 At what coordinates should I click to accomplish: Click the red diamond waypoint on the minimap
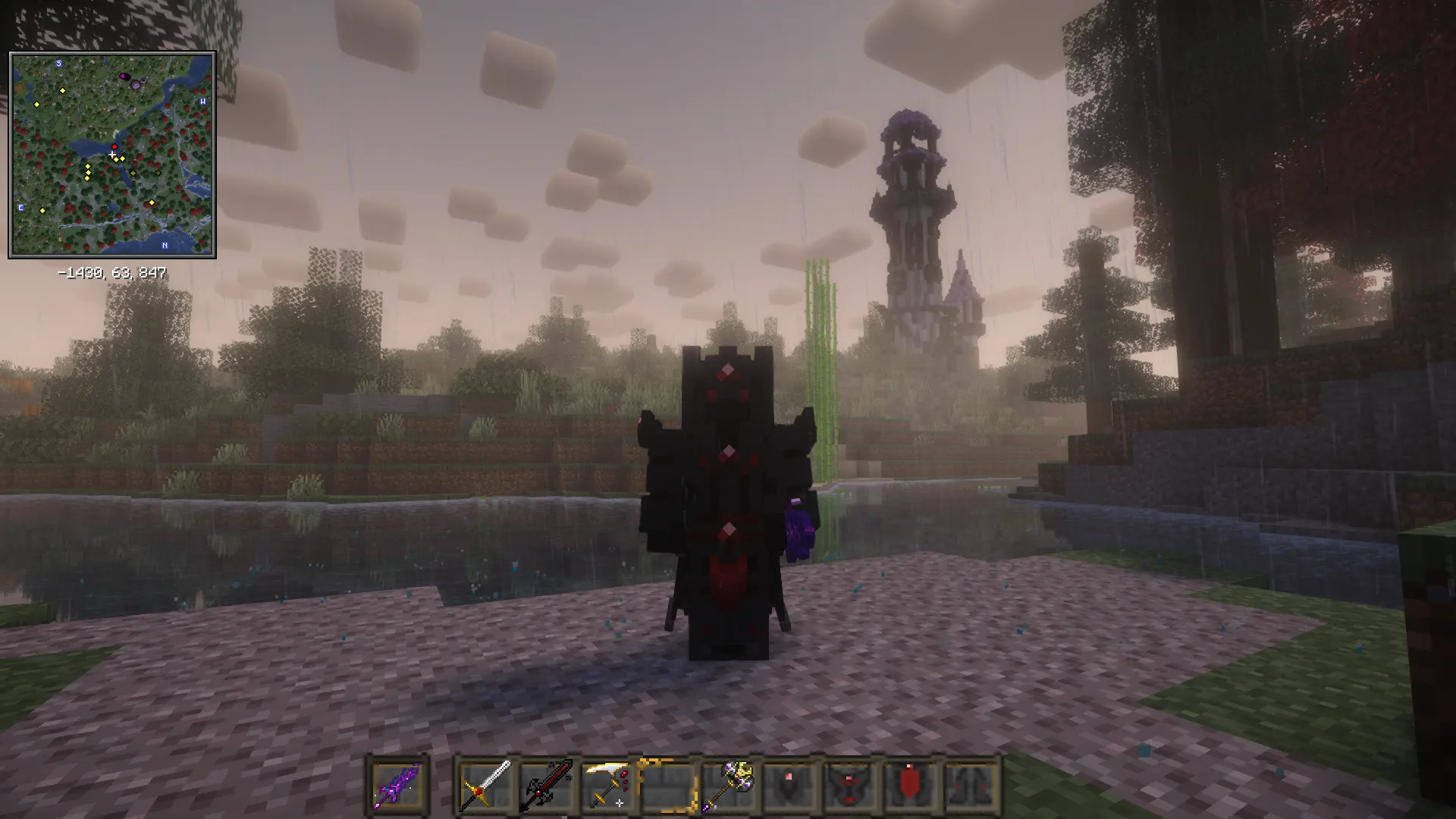point(115,146)
